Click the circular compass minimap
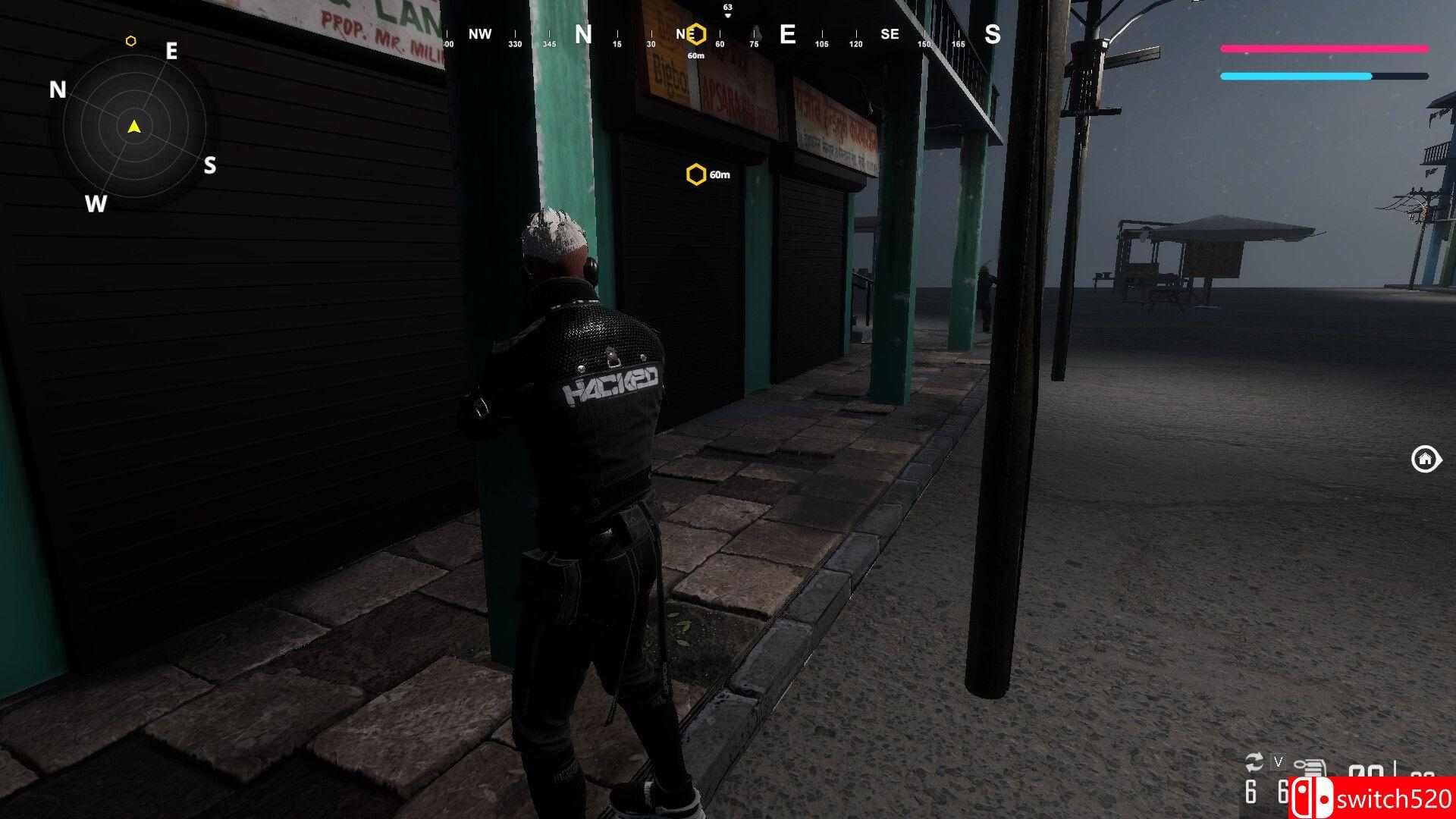The image size is (1456, 819). (134, 127)
